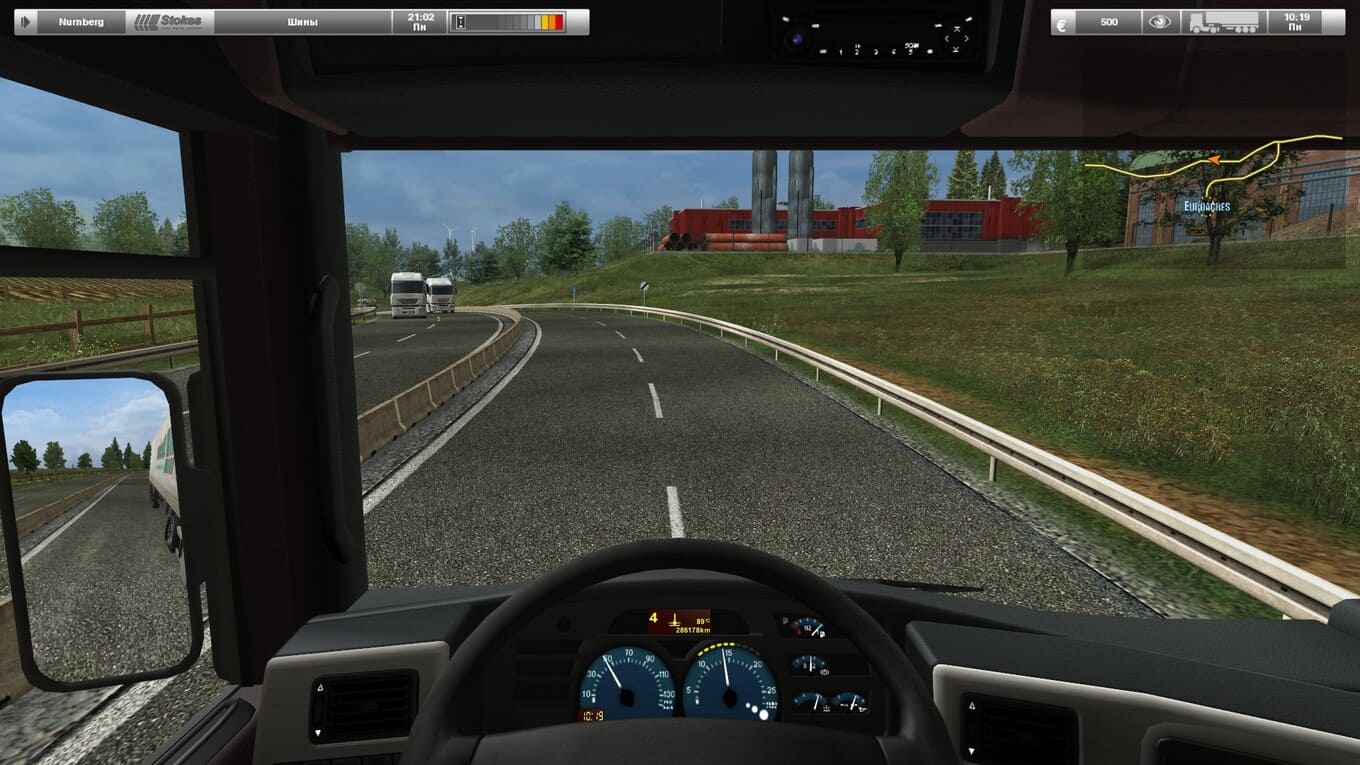Click the eye icon in the status bar
This screenshot has height=765, width=1360.
(1160, 21)
